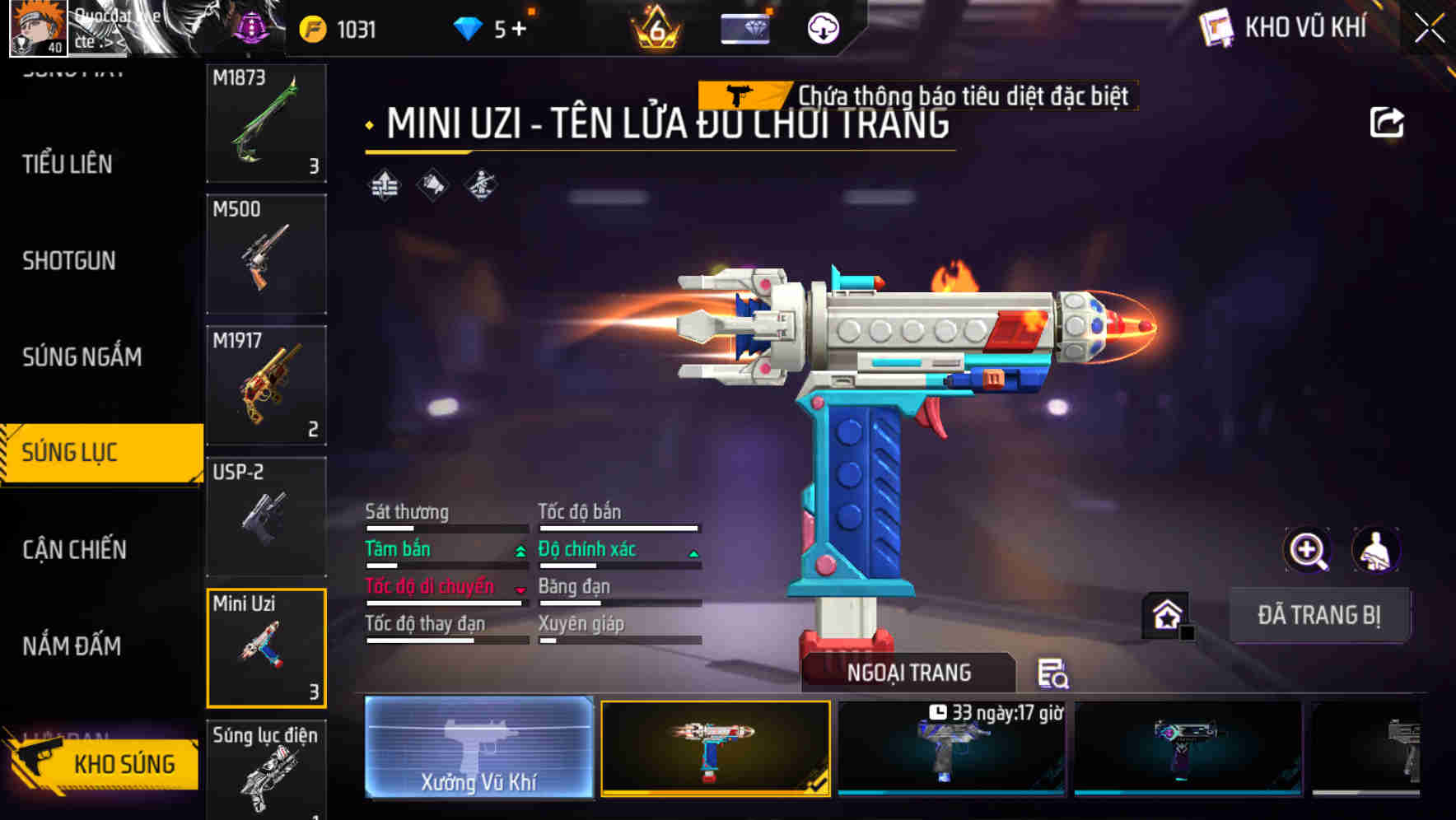Image resolution: width=1456 pixels, height=820 pixels.
Task: Open the Nắm Đấm category
Action: (x=72, y=645)
